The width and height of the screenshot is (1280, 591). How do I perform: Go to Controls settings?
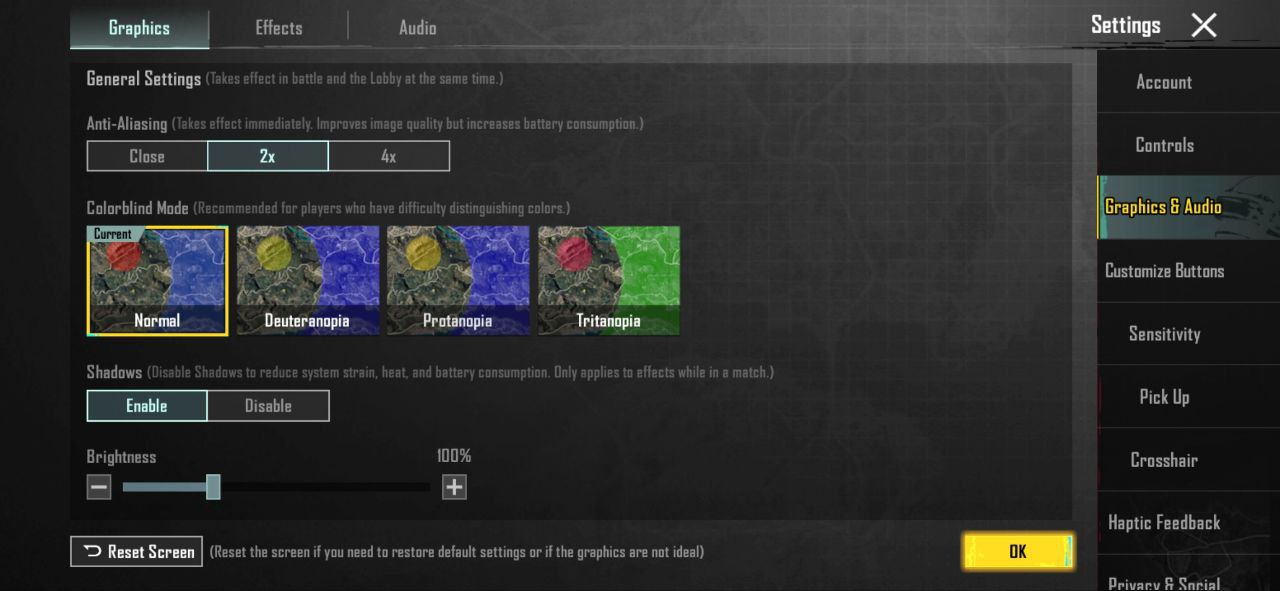pyautogui.click(x=1164, y=145)
